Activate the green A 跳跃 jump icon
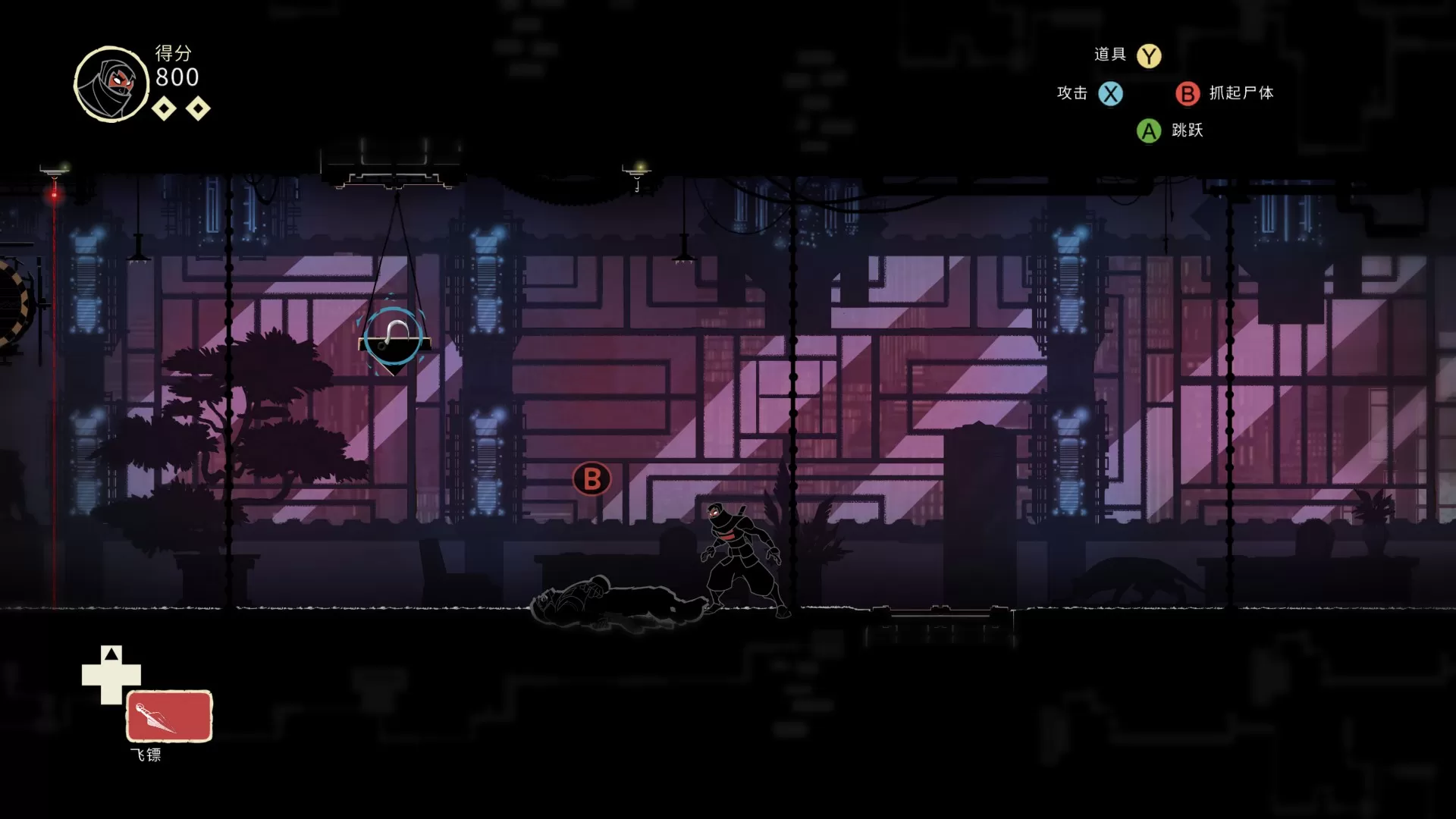Screen dimensions: 1456x819 [1150, 130]
